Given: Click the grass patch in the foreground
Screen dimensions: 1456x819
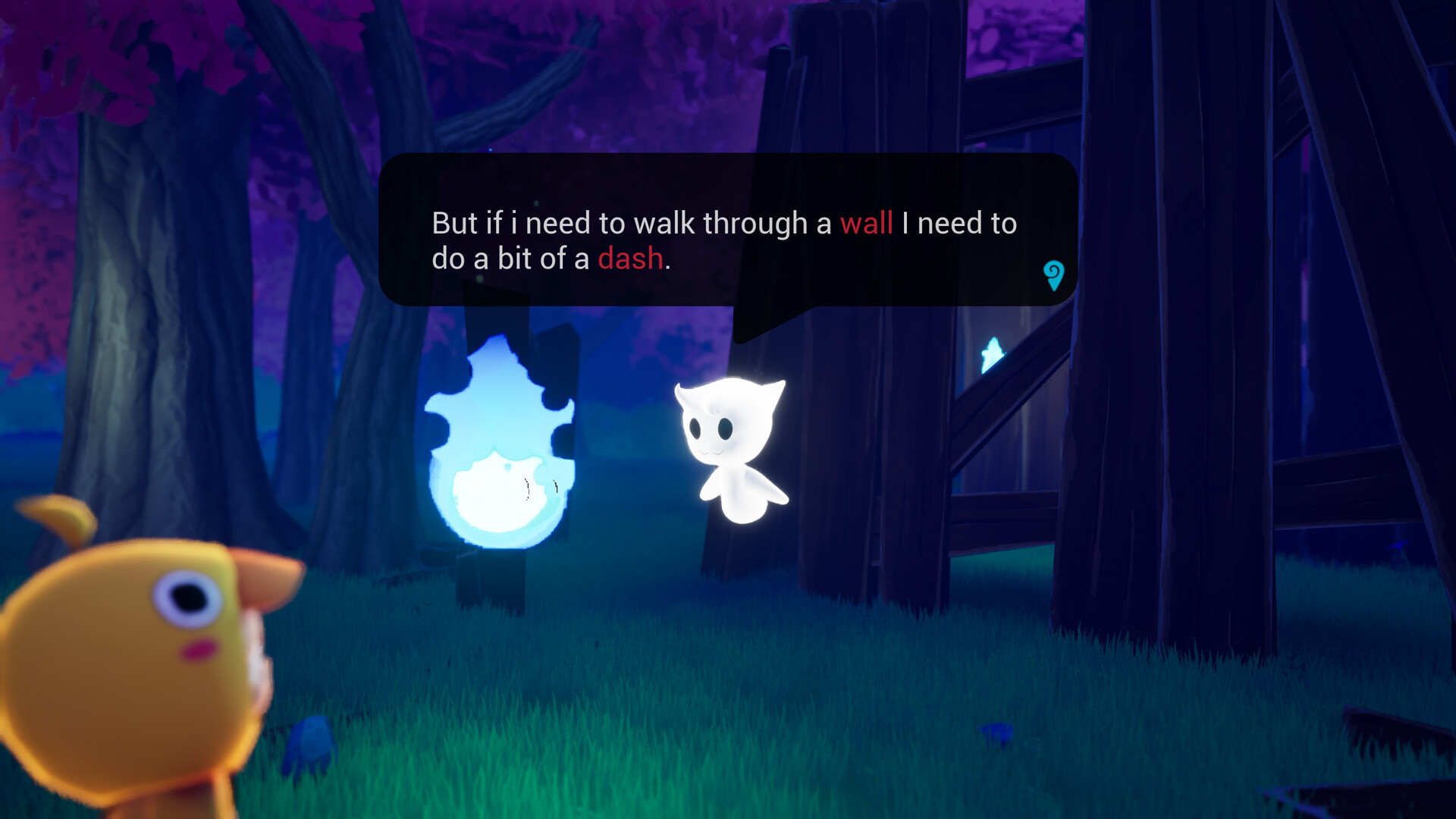Looking at the screenshot, I should [x=607, y=758].
